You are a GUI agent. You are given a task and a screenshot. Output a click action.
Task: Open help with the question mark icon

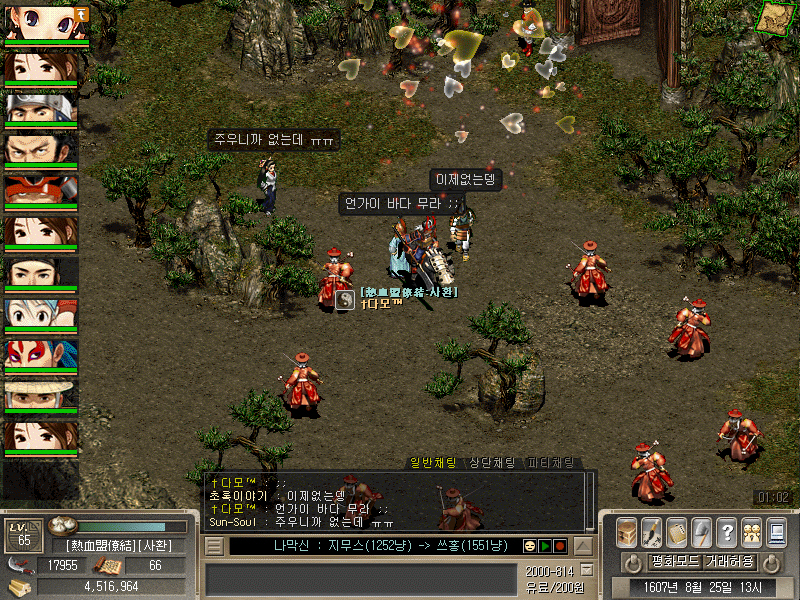coord(727,530)
